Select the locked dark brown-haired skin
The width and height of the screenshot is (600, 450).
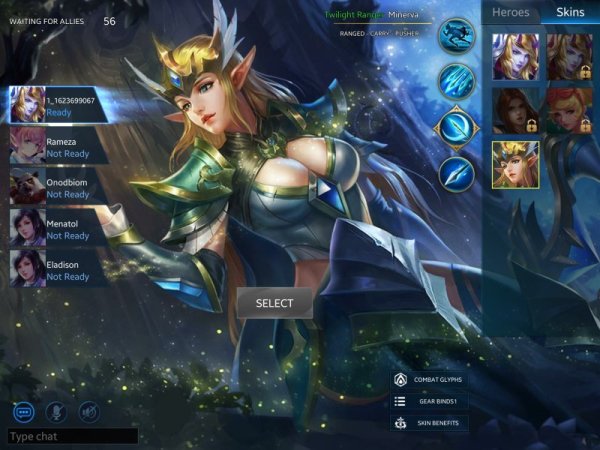coord(515,110)
